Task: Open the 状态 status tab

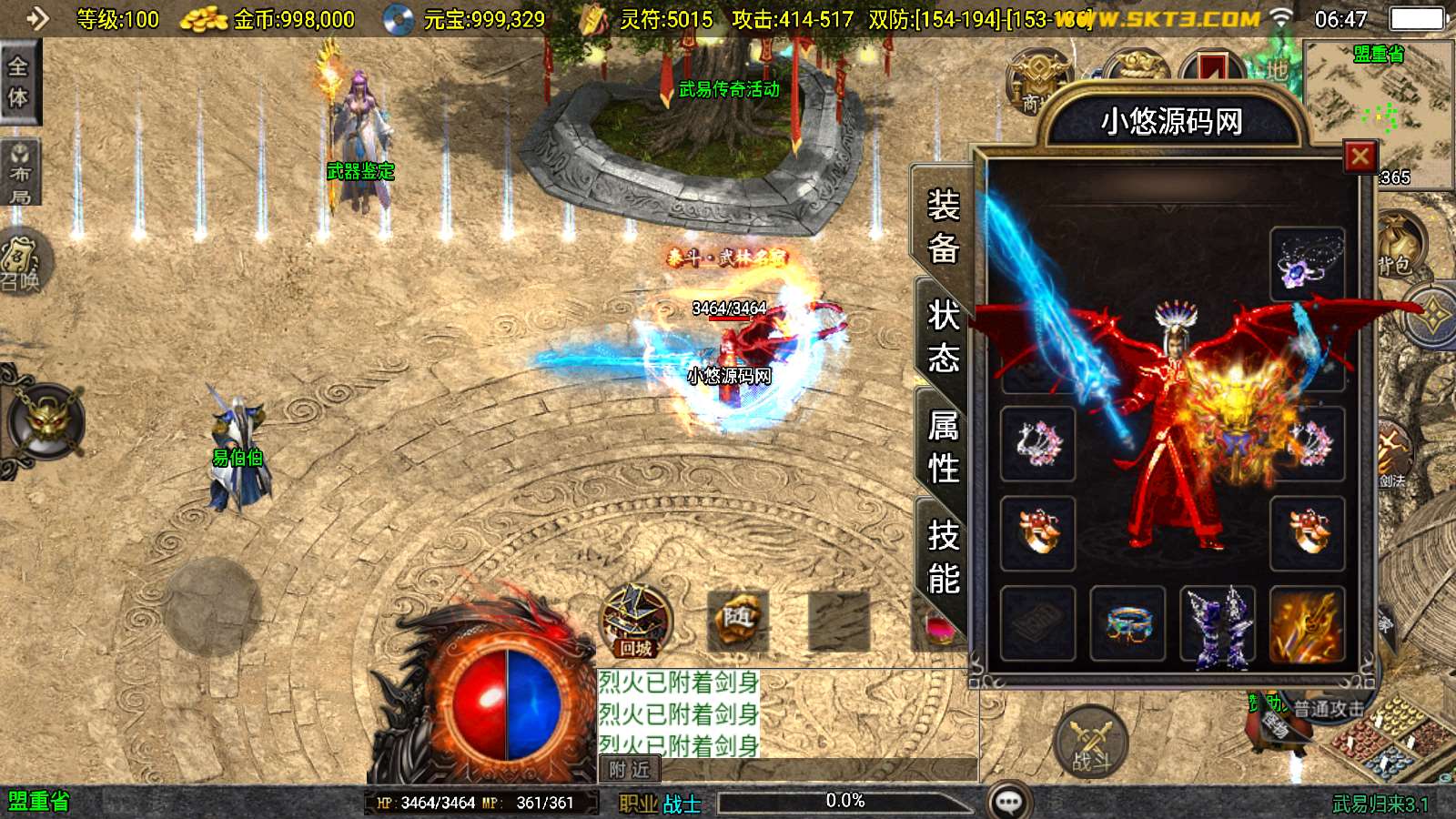Action: (x=943, y=337)
